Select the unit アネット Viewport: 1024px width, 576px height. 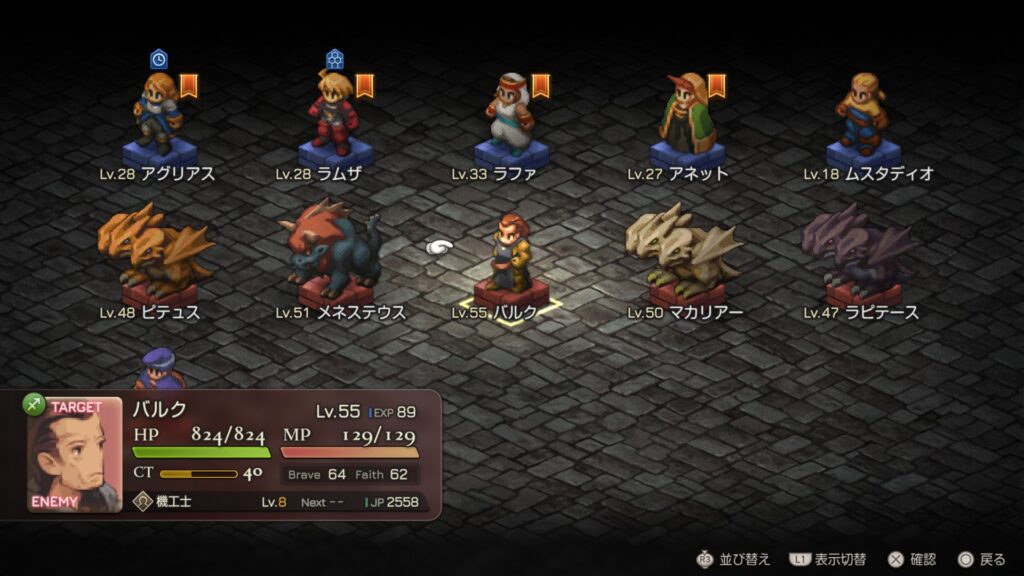point(686,118)
